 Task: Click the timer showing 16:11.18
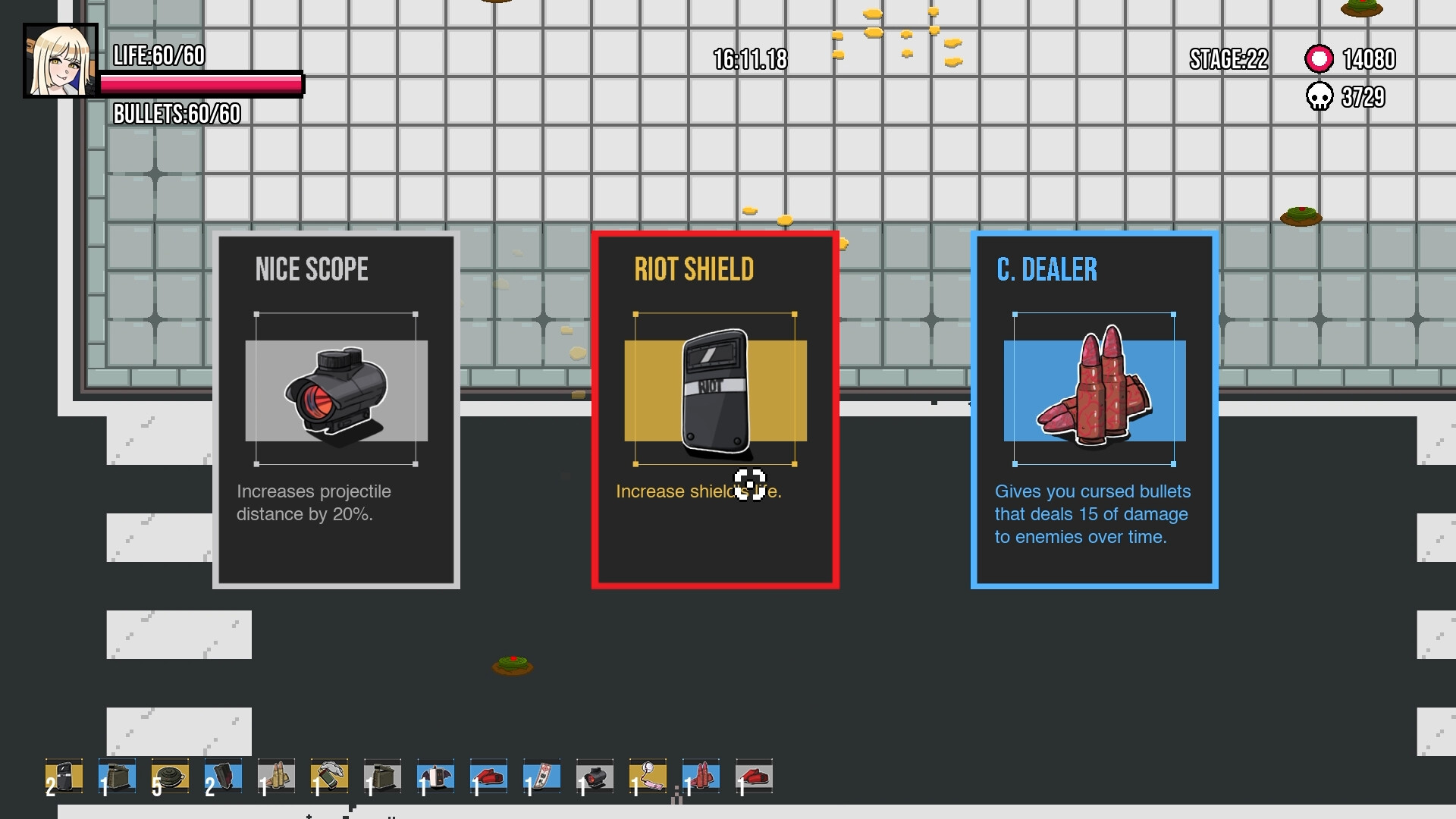click(749, 59)
